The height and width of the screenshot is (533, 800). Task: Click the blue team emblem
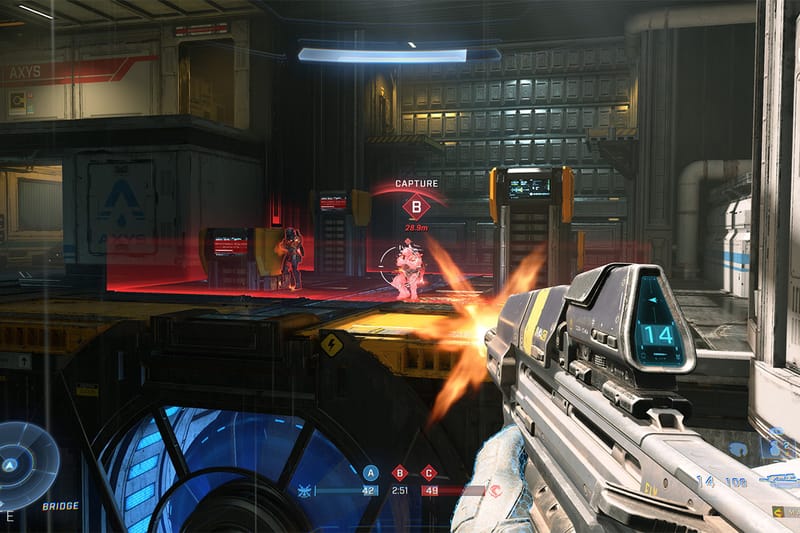click(305, 491)
